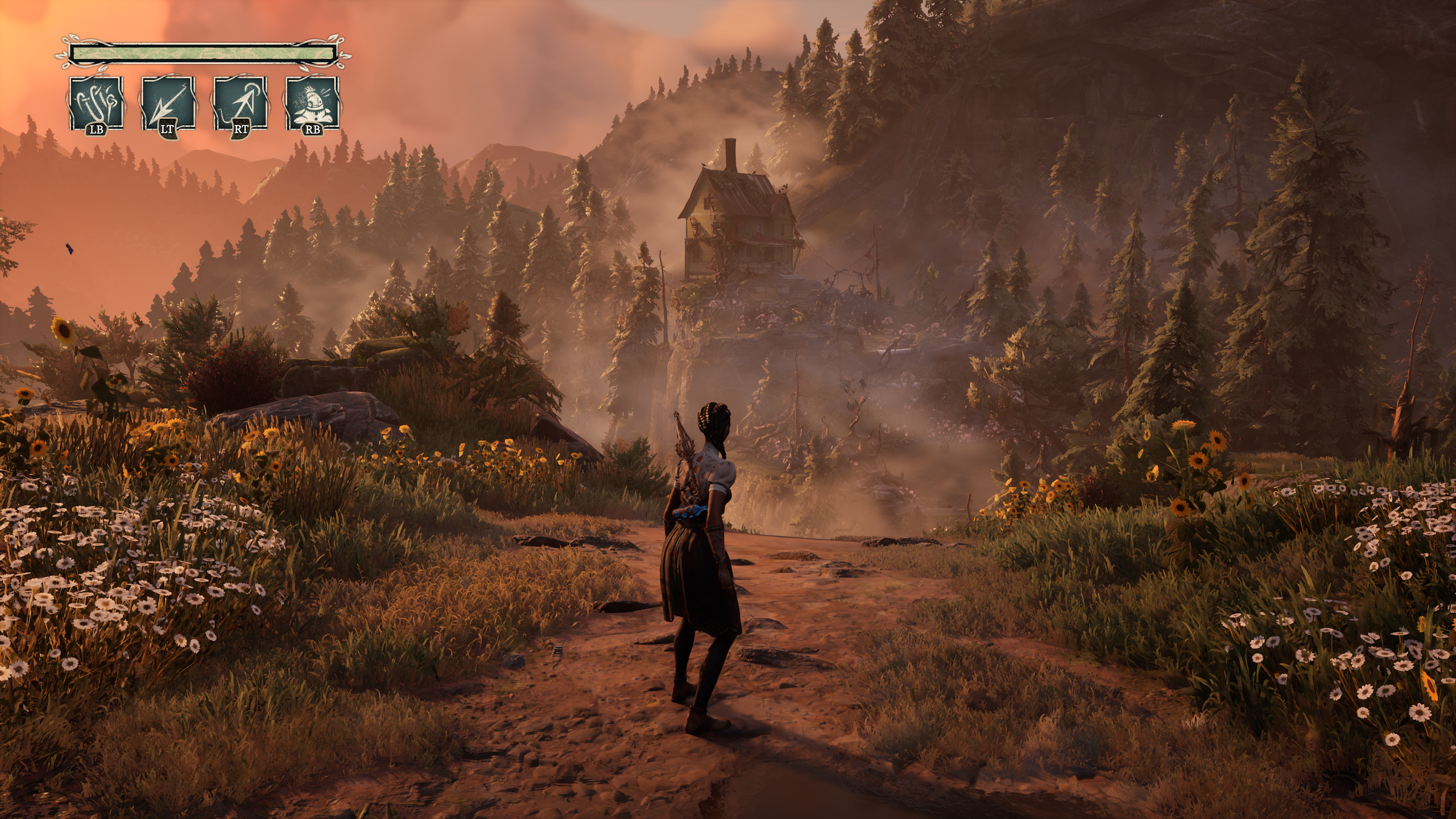Screen dimensions: 1456x819
Task: Select the Crouton doll ability icon
Action: pos(312,105)
